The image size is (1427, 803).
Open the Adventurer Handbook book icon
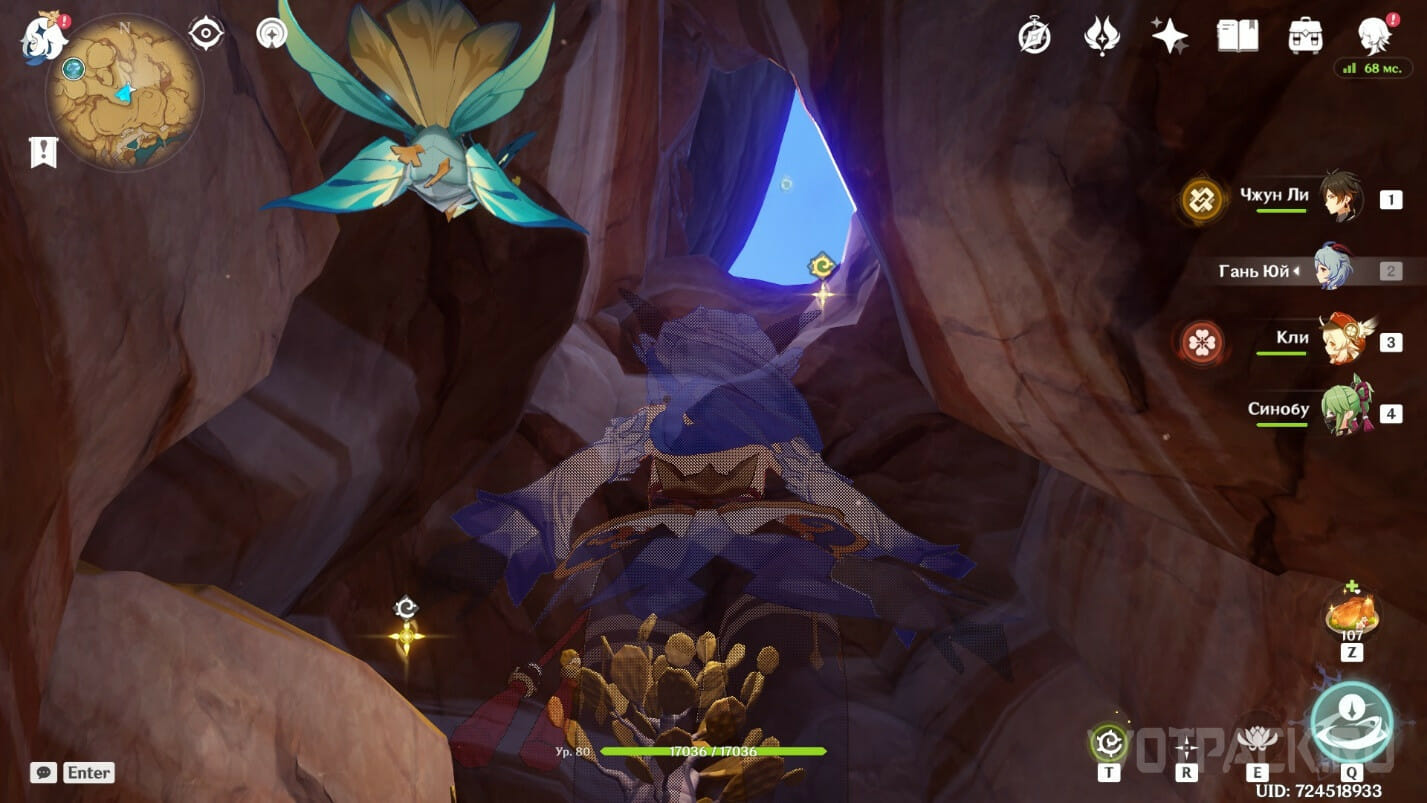pyautogui.click(x=1237, y=36)
